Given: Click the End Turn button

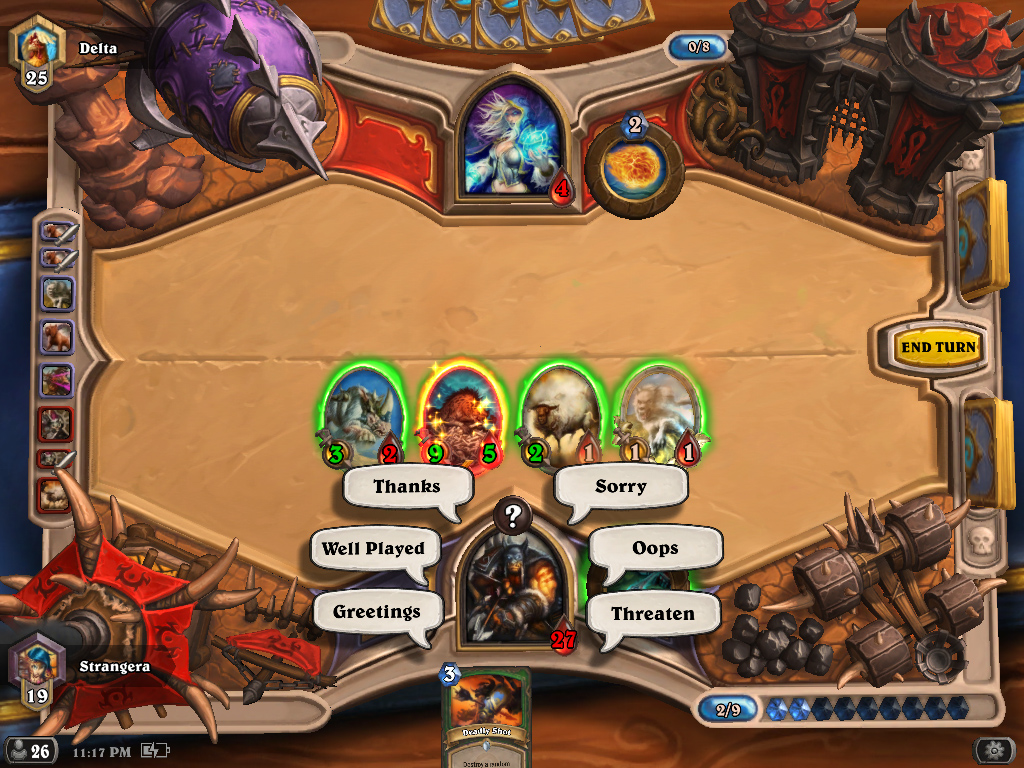Looking at the screenshot, I should click(937, 347).
